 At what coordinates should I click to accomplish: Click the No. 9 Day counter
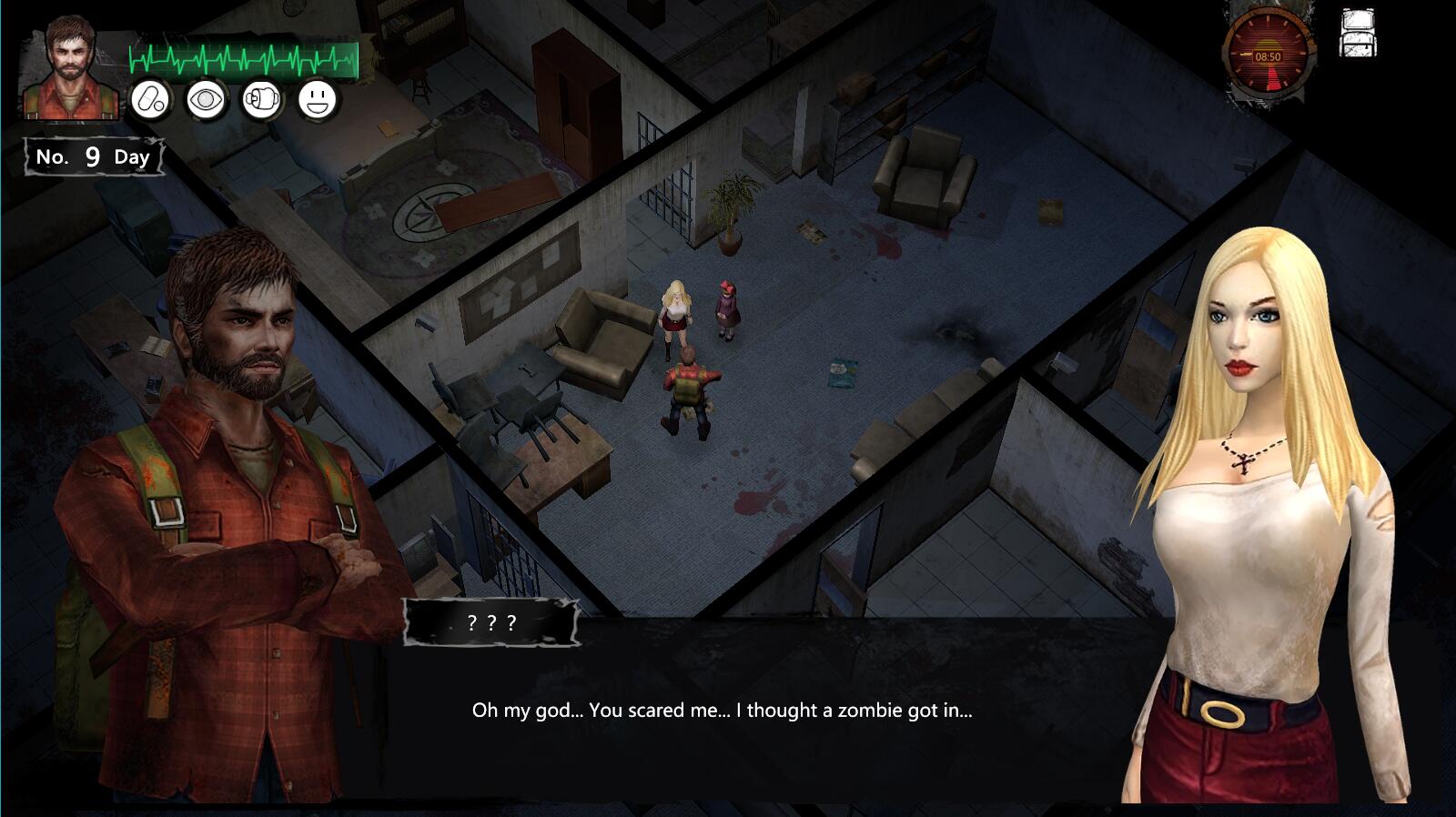coord(91,156)
